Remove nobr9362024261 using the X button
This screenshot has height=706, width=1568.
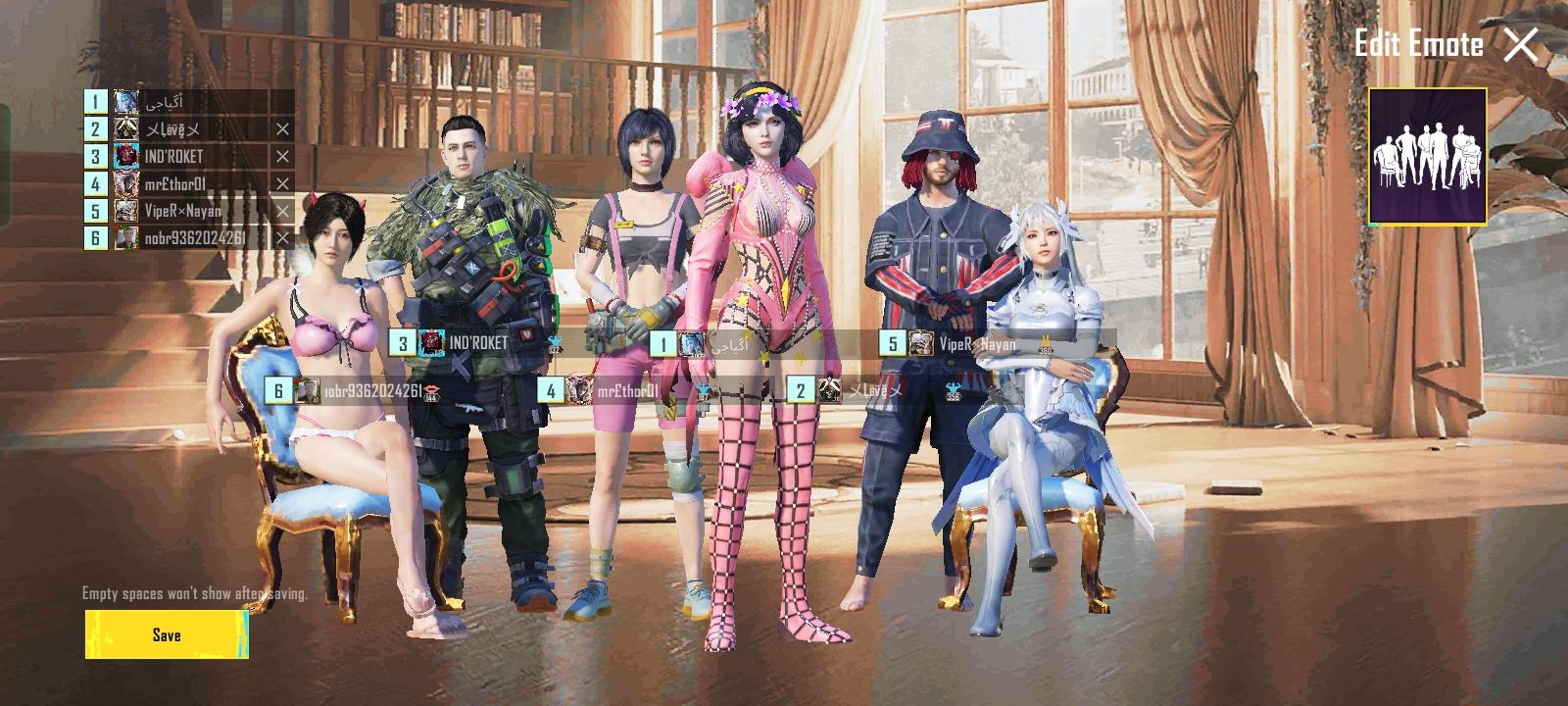284,235
